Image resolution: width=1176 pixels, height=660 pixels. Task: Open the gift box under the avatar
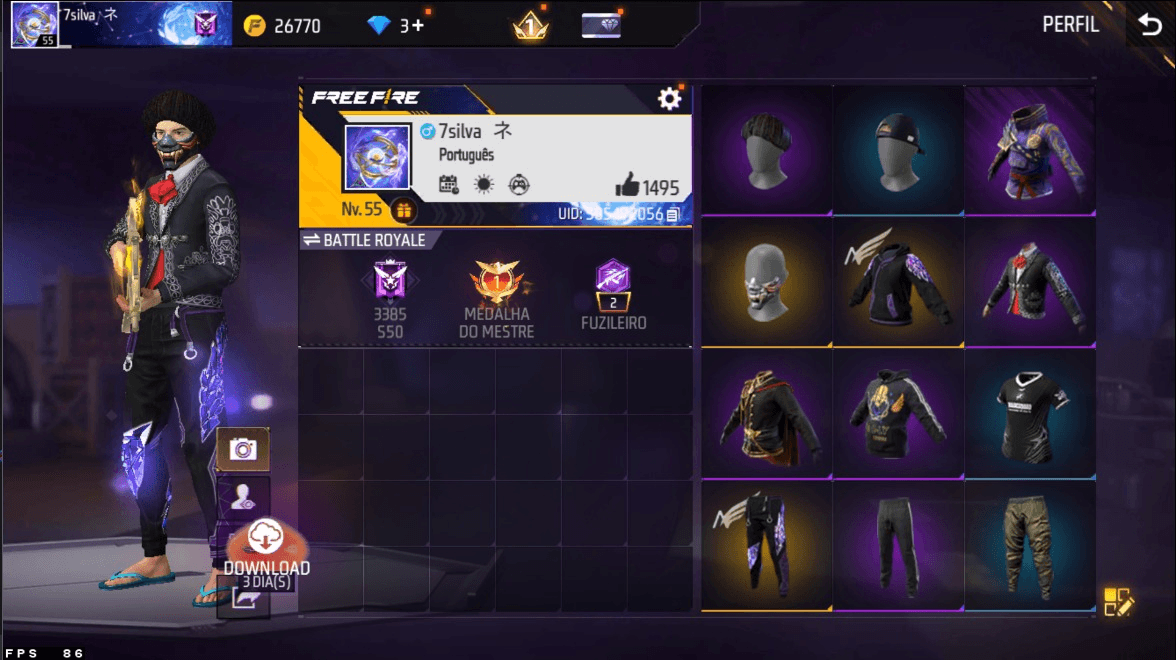click(403, 211)
